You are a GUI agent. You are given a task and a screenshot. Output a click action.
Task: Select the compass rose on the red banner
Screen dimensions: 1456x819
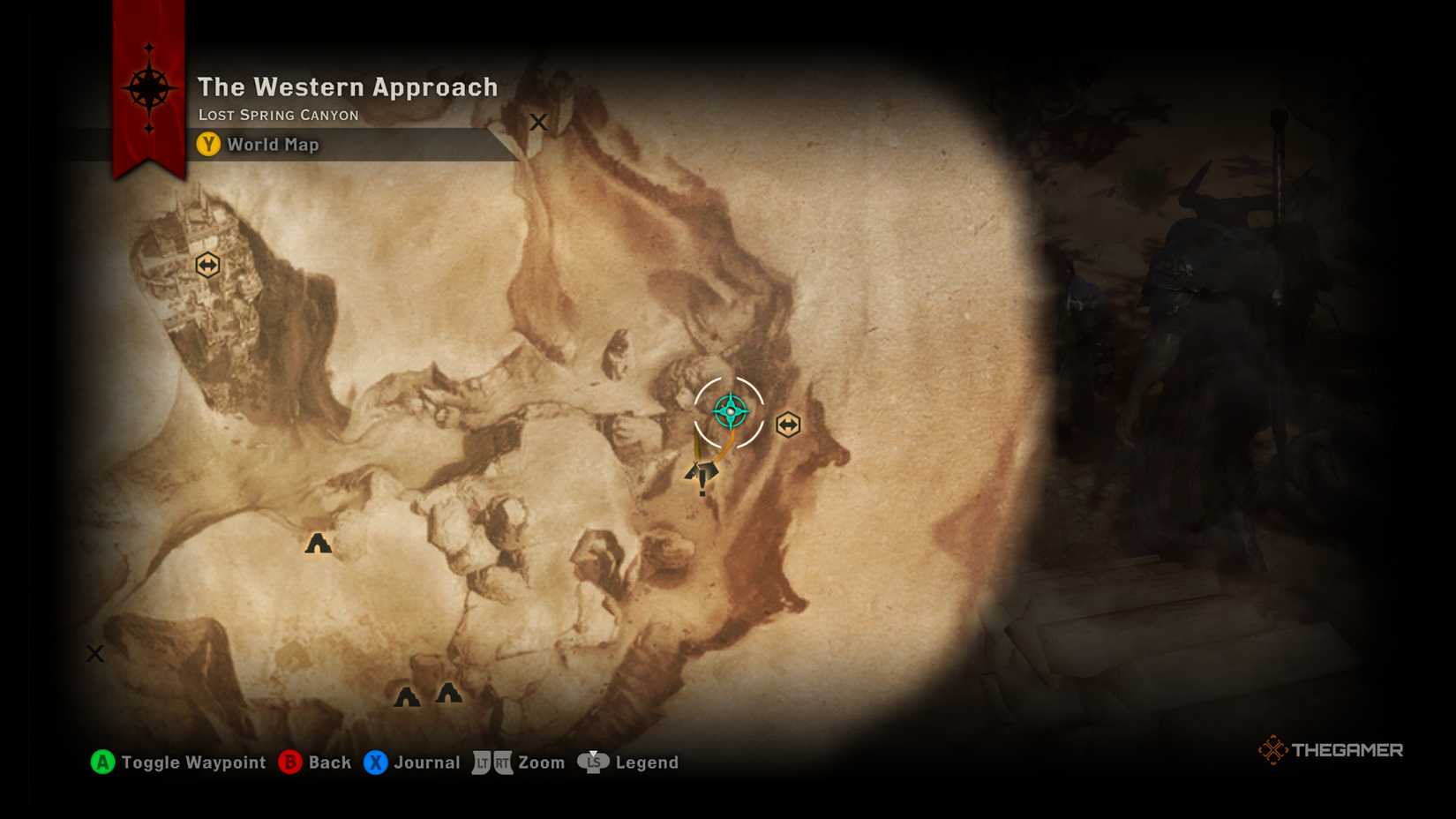[150, 86]
